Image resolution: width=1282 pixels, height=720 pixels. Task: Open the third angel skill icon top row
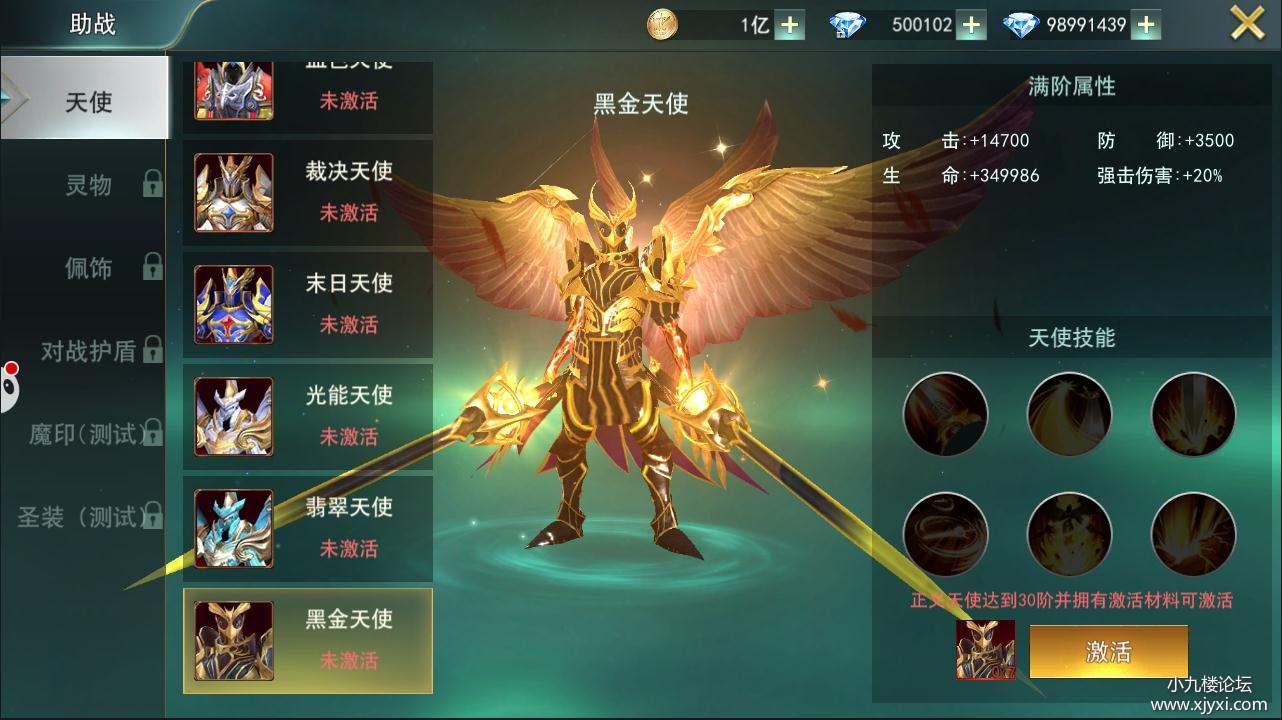[1192, 413]
